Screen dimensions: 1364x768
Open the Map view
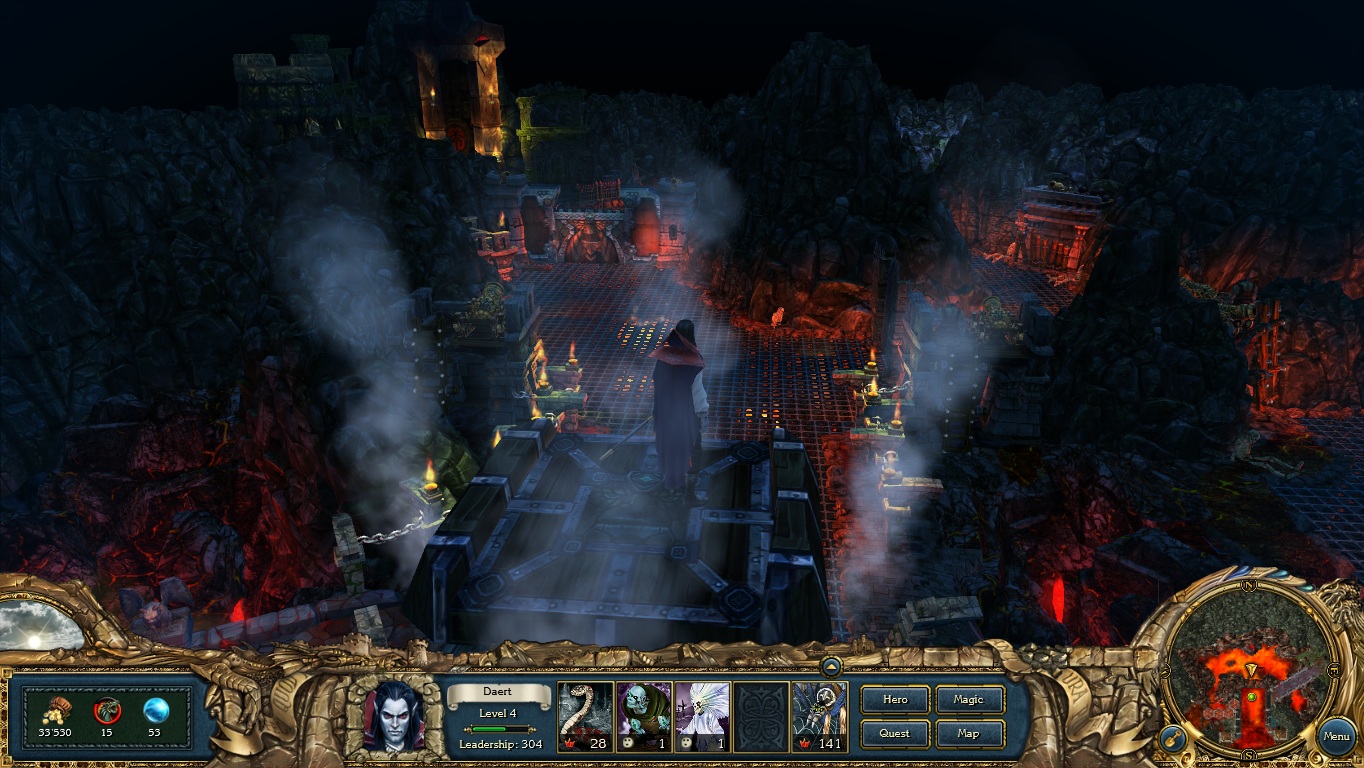(x=968, y=733)
